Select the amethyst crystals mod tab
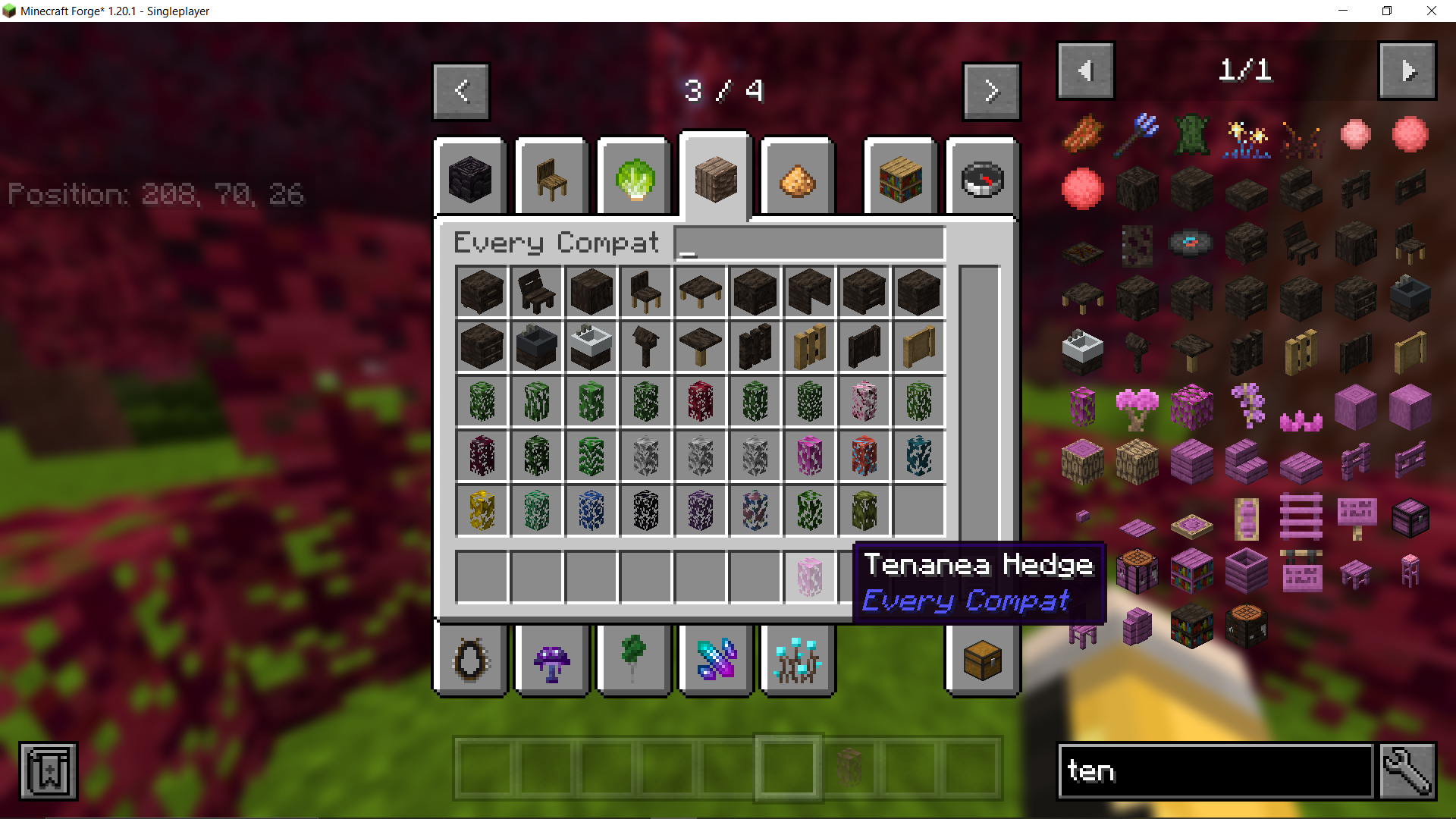1456x819 pixels. 716,661
